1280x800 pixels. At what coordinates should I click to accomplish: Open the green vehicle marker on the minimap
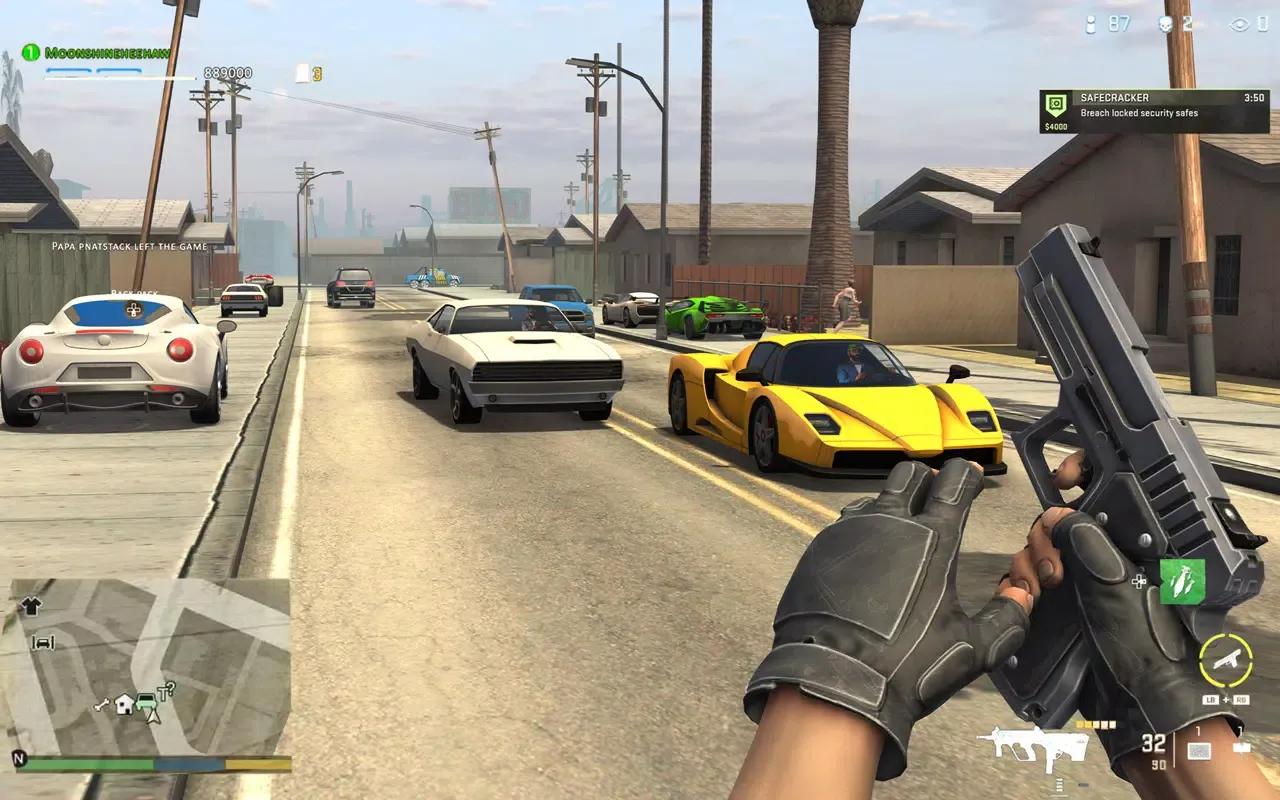click(146, 703)
